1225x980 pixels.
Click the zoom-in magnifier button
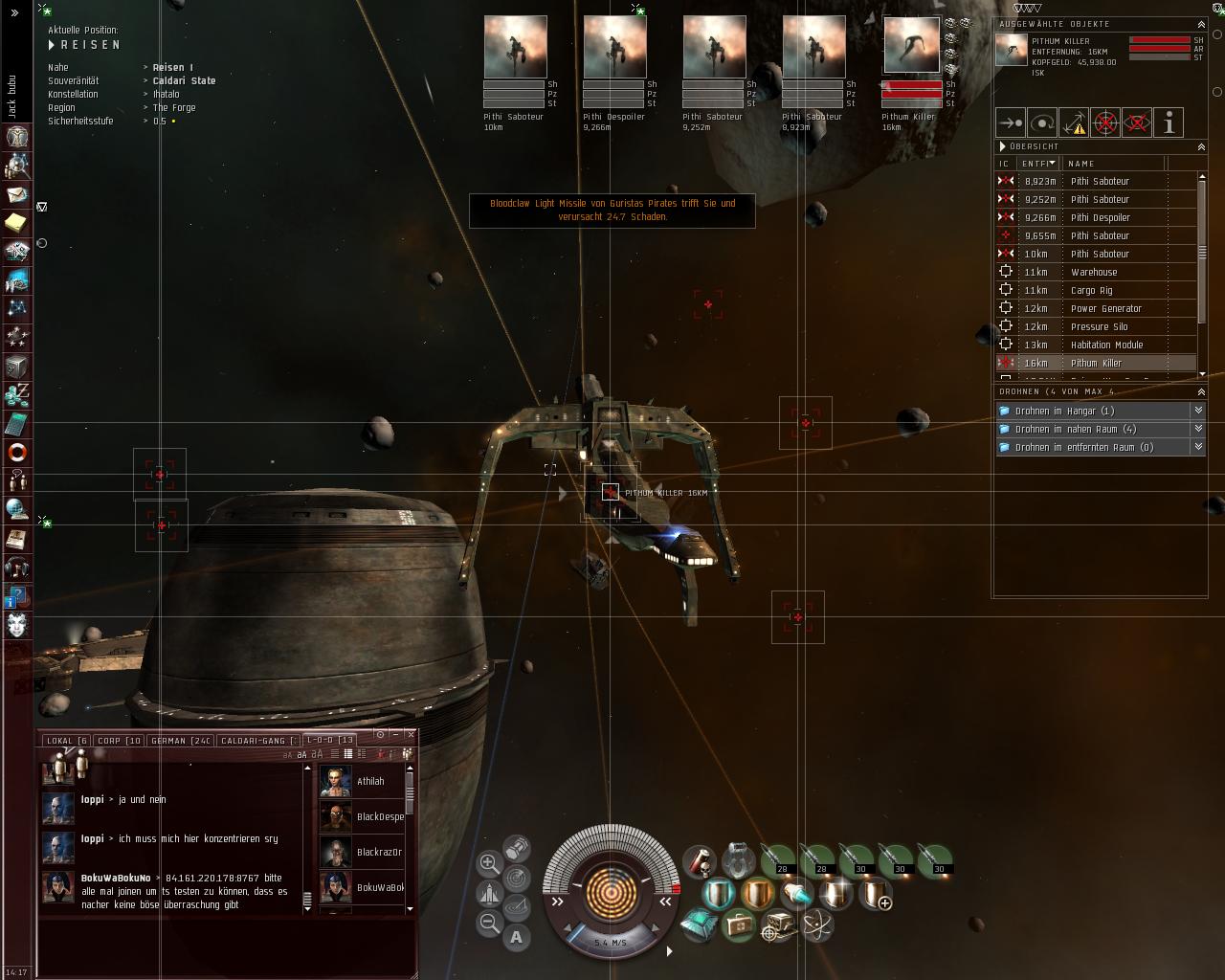(489, 862)
